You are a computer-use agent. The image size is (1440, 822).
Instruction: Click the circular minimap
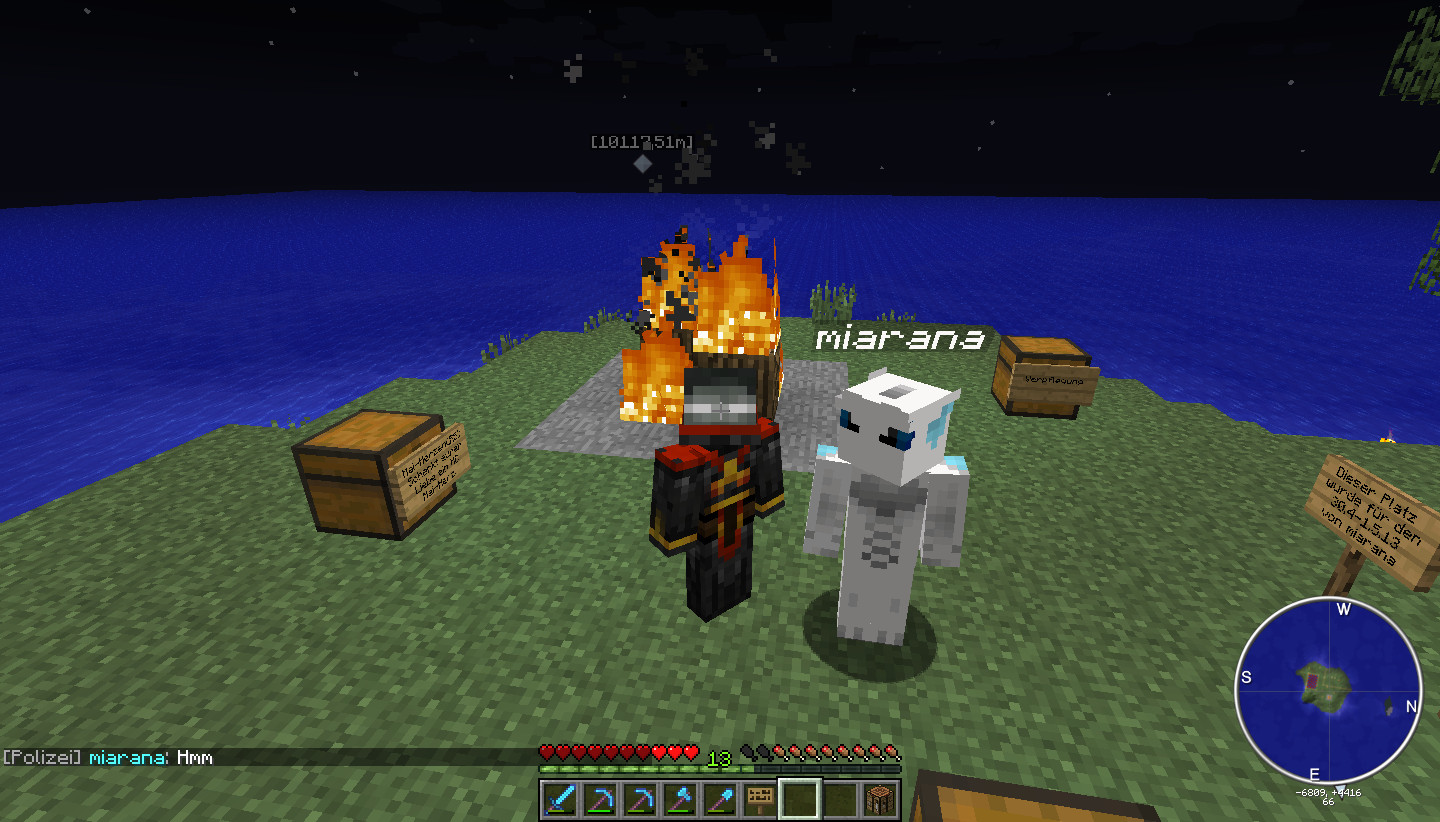(x=1328, y=690)
